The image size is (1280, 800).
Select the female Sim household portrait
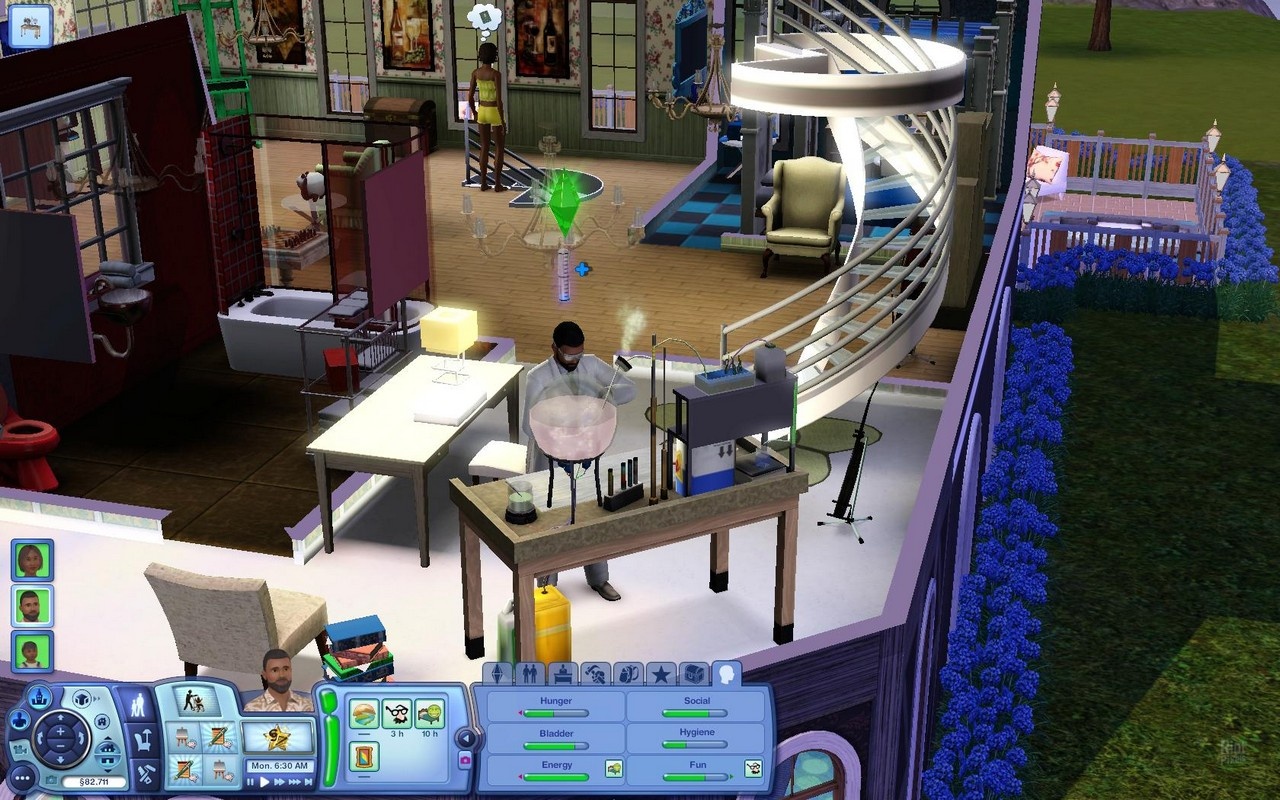[x=32, y=560]
